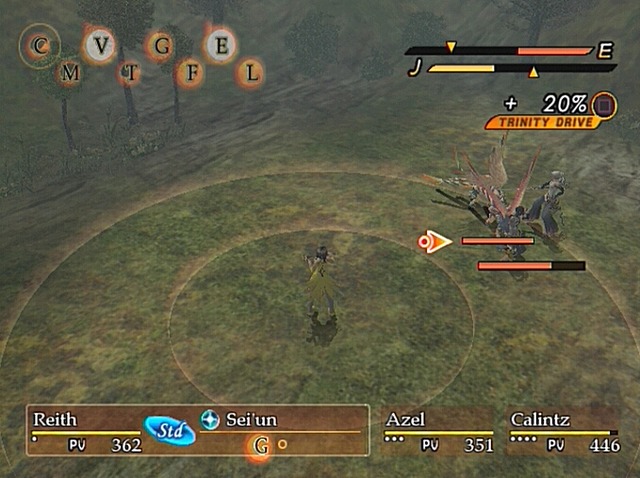Choose the M orb
Image resolution: width=640 pixels, height=478 pixels.
[70, 72]
